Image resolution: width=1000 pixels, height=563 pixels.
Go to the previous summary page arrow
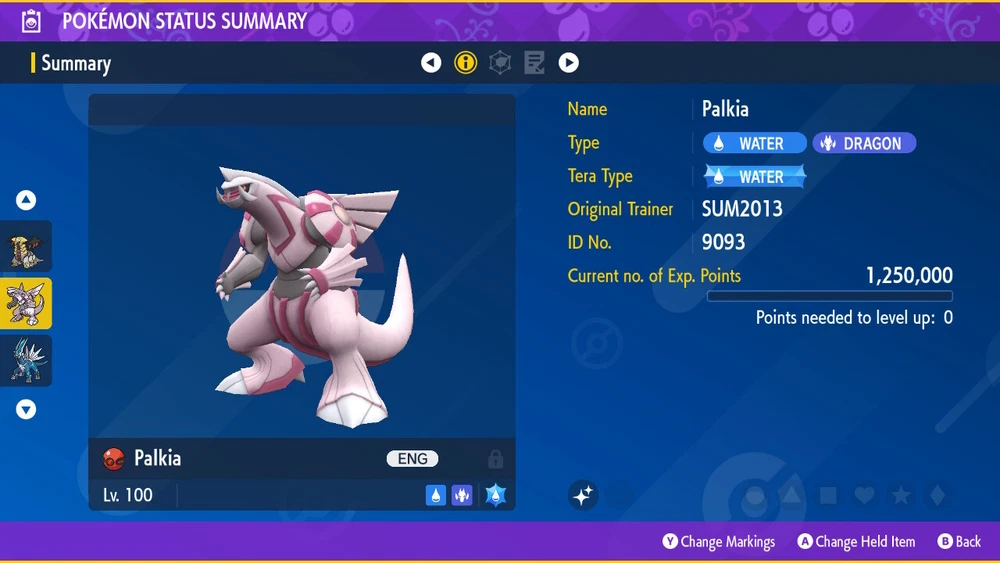coord(431,63)
